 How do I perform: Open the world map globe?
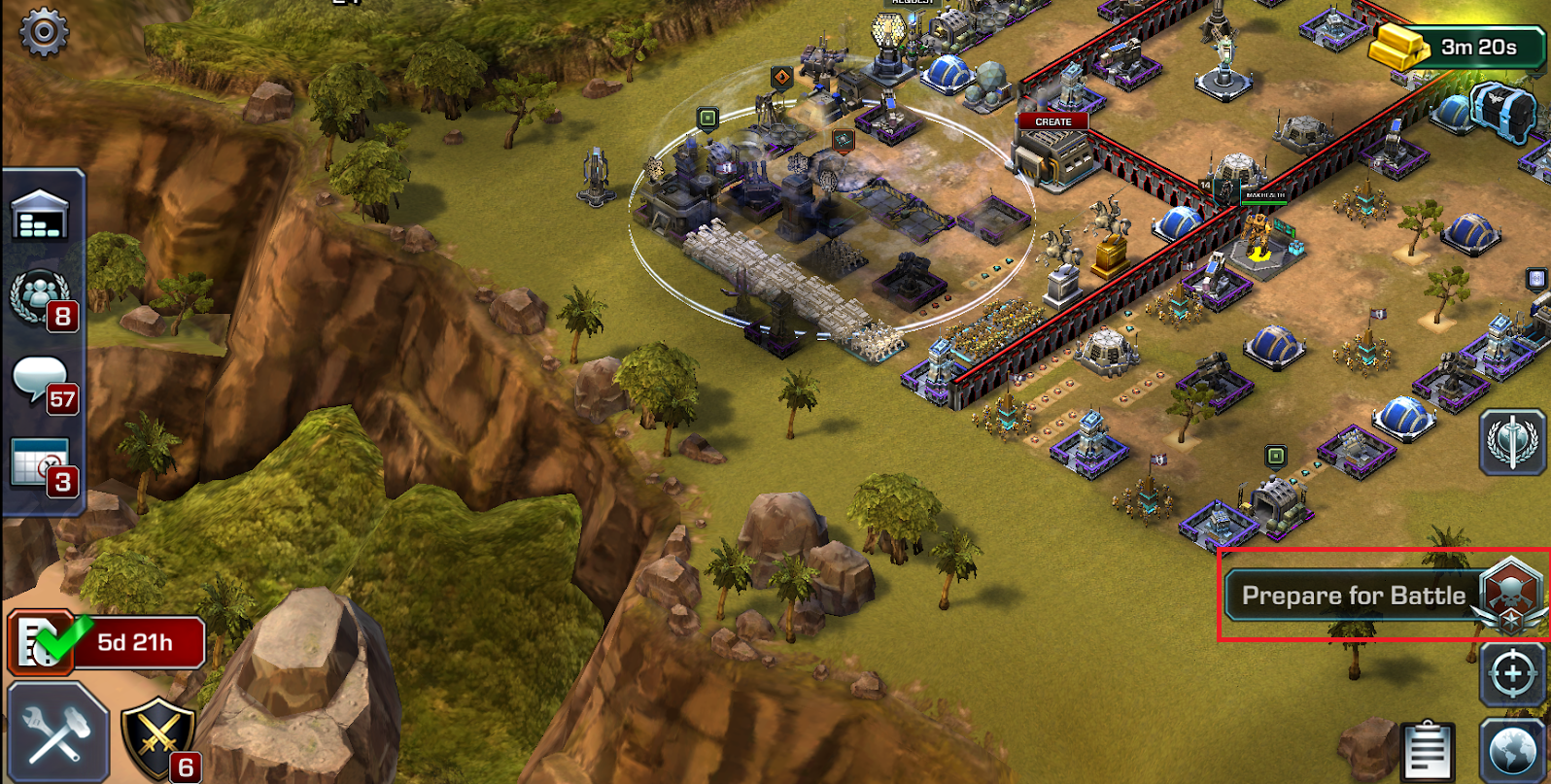tap(1512, 752)
